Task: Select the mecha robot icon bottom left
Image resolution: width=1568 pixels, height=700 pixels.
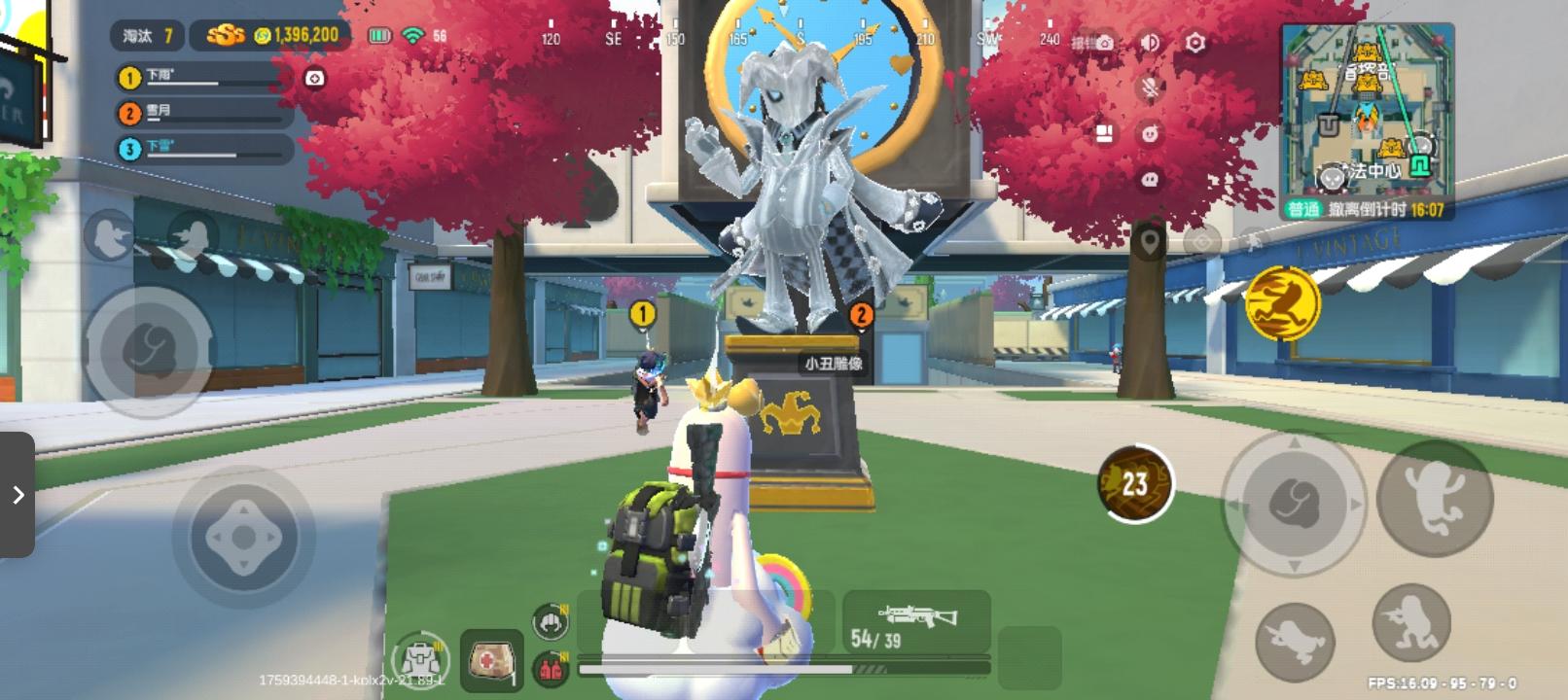Action: (x=420, y=658)
